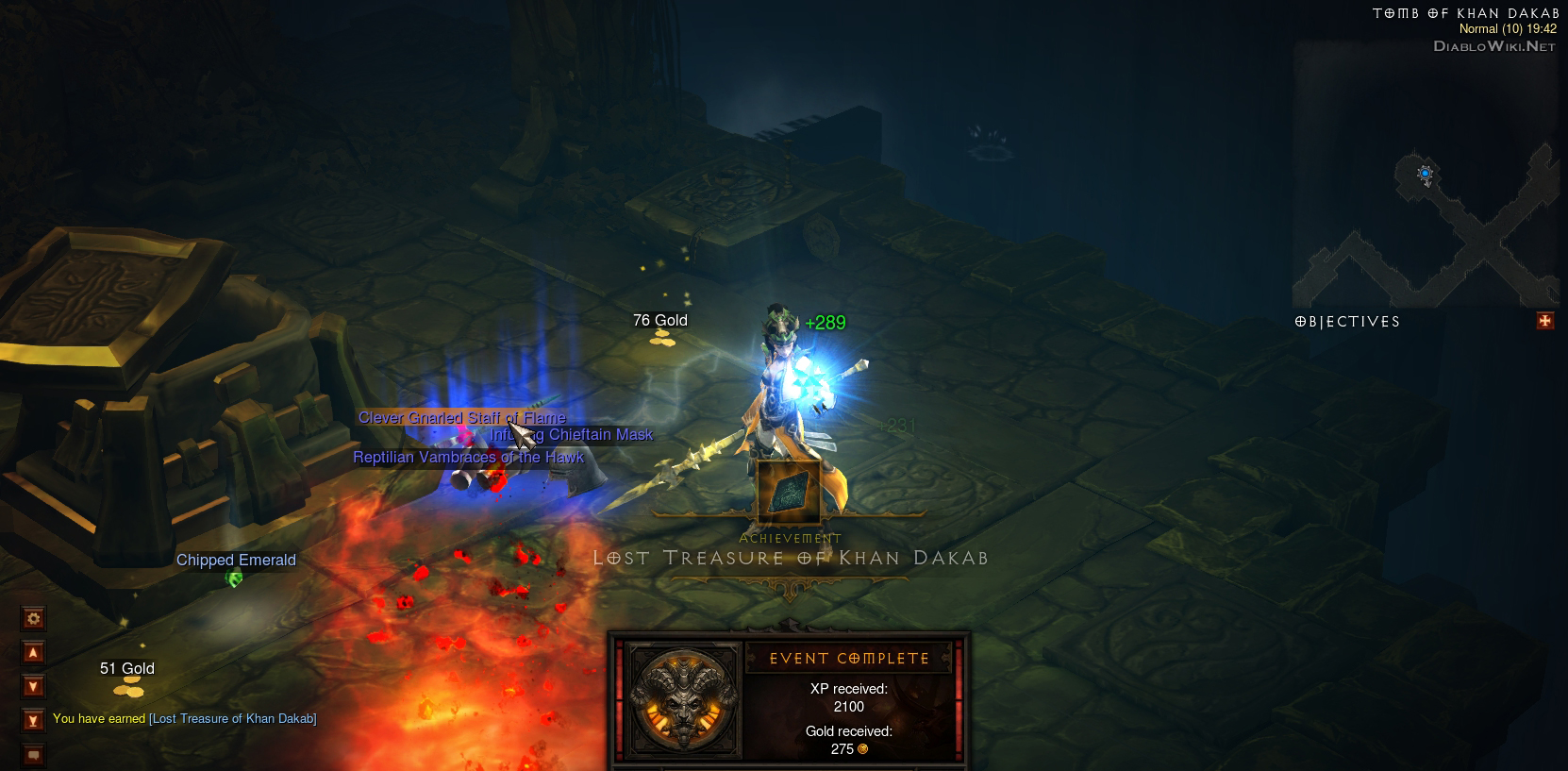Collect the 76 Gold label
This screenshot has height=771, width=1568.
660,321
